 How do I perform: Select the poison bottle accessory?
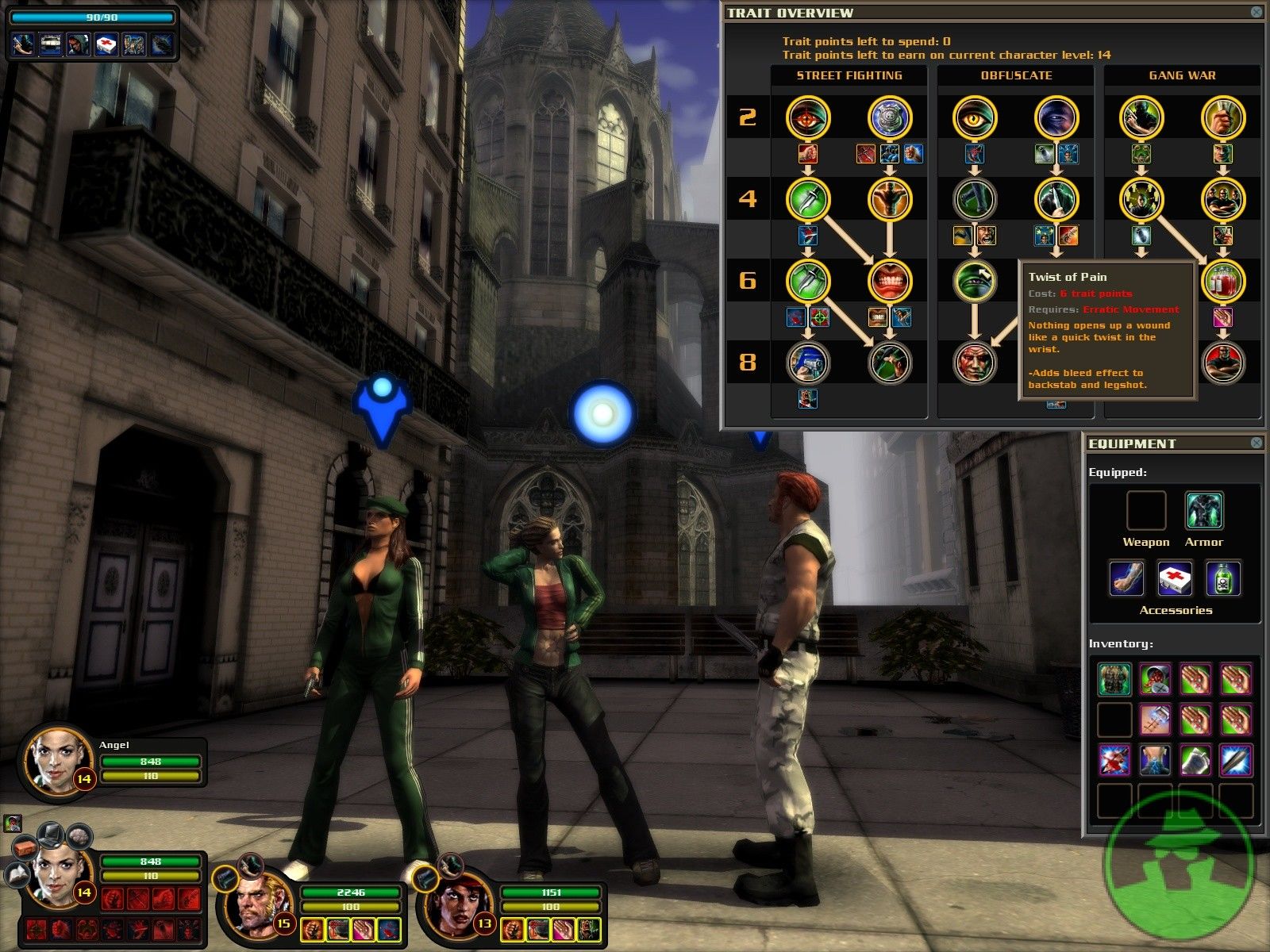point(1223,578)
